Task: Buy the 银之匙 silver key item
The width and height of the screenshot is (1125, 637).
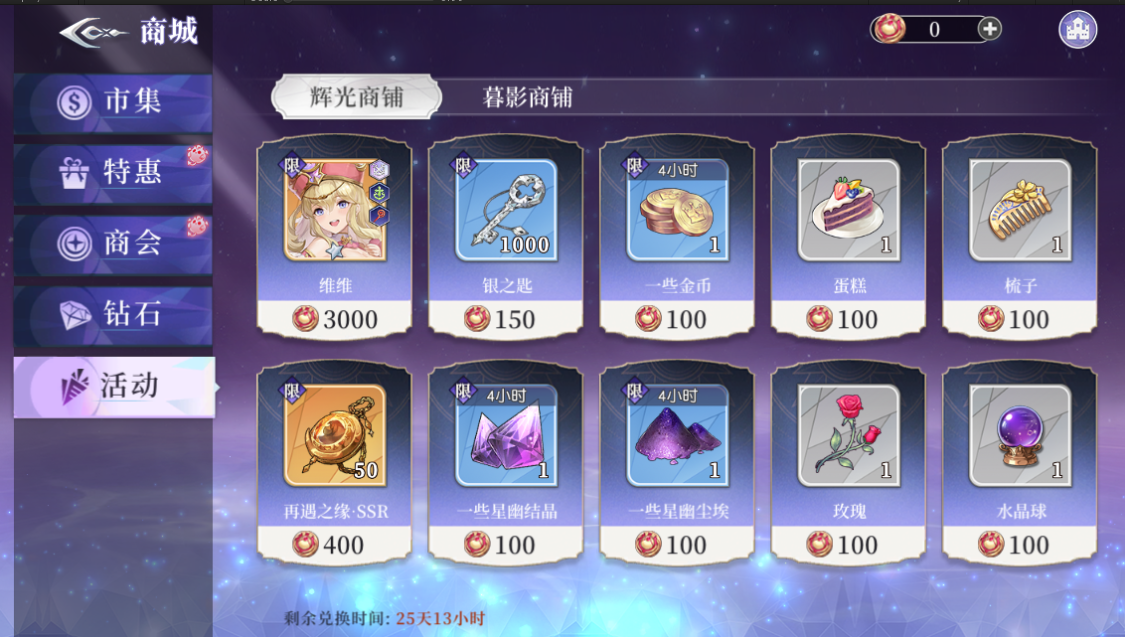Action: [x=506, y=236]
